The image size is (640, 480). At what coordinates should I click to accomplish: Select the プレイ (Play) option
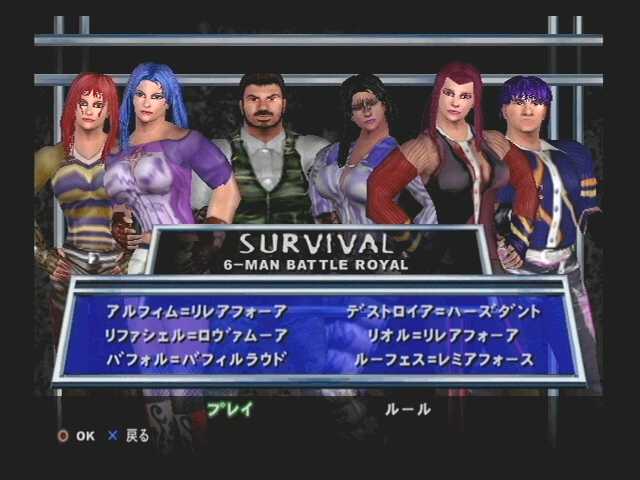[x=230, y=409]
